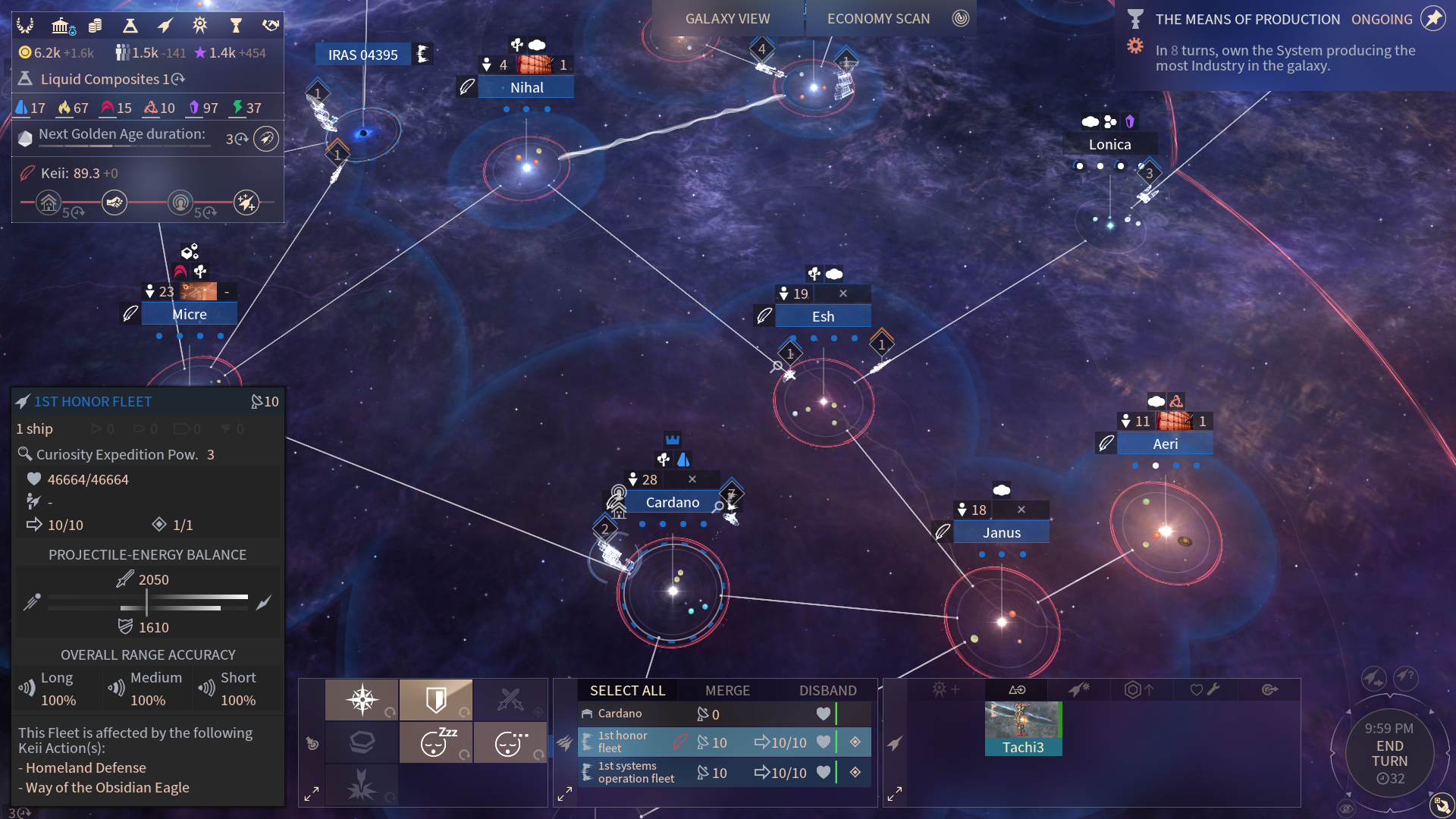Open the economy coin stack icon

(x=96, y=26)
